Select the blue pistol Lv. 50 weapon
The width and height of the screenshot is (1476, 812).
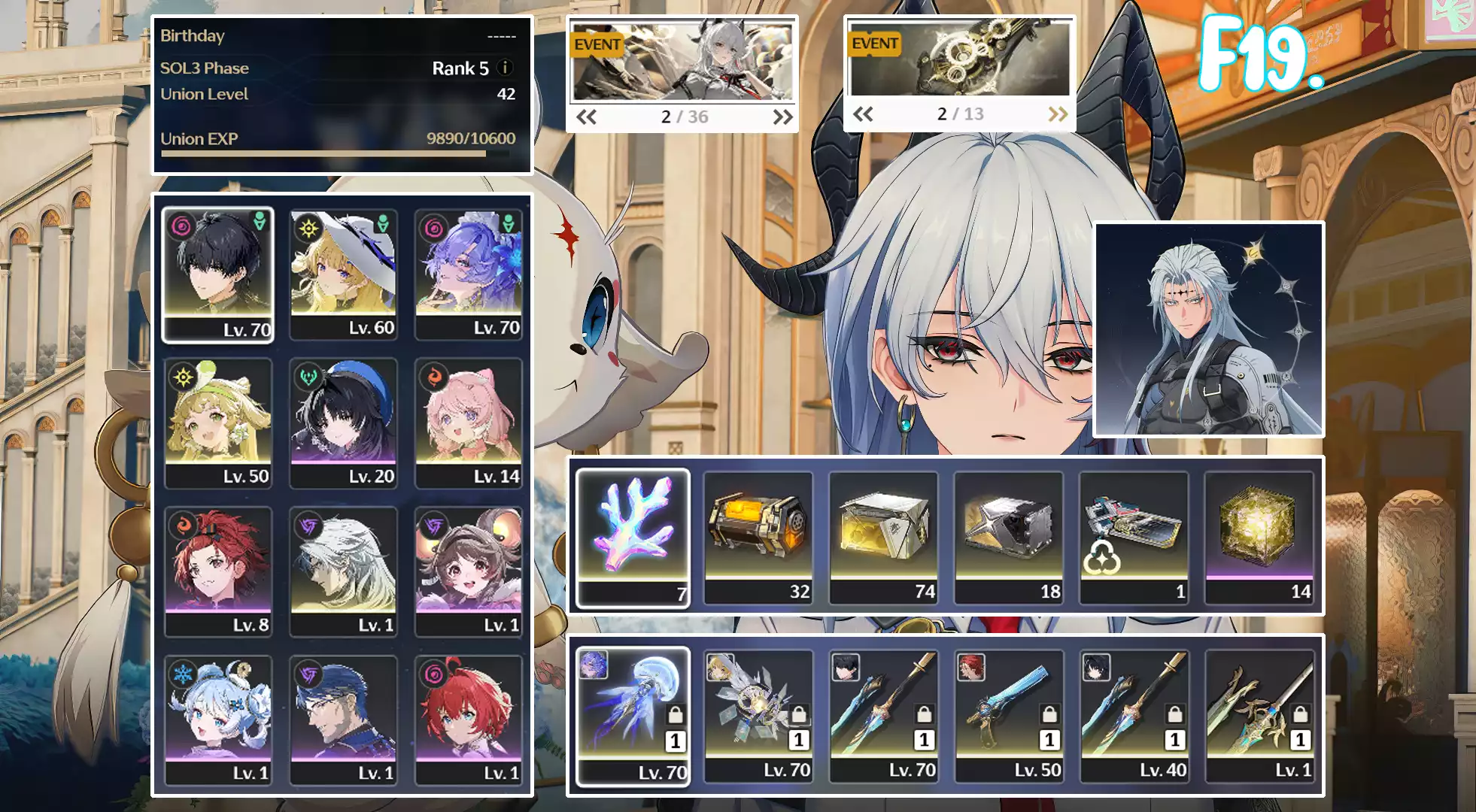(x=1009, y=717)
